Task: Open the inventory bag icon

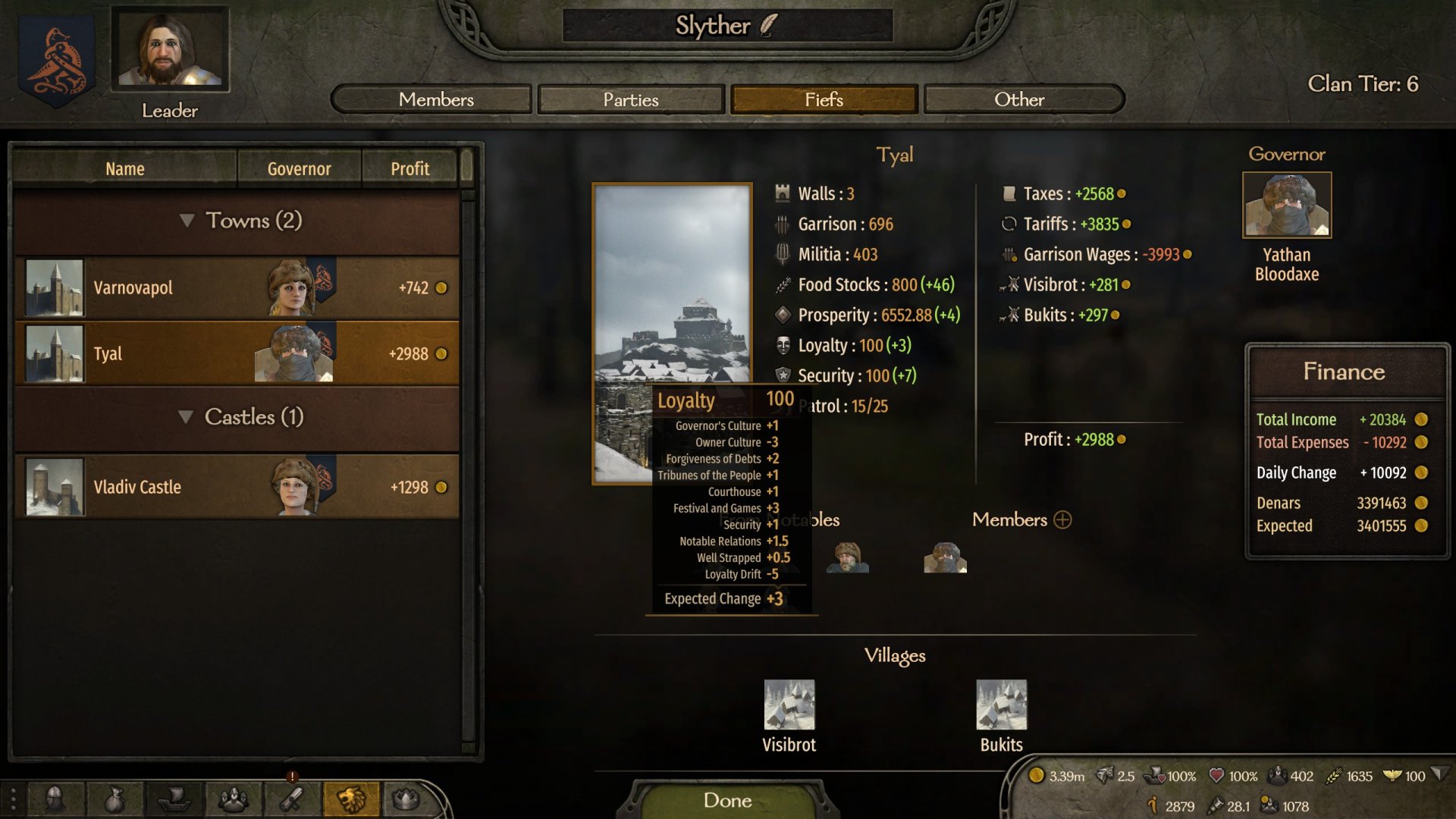Action: [115, 799]
